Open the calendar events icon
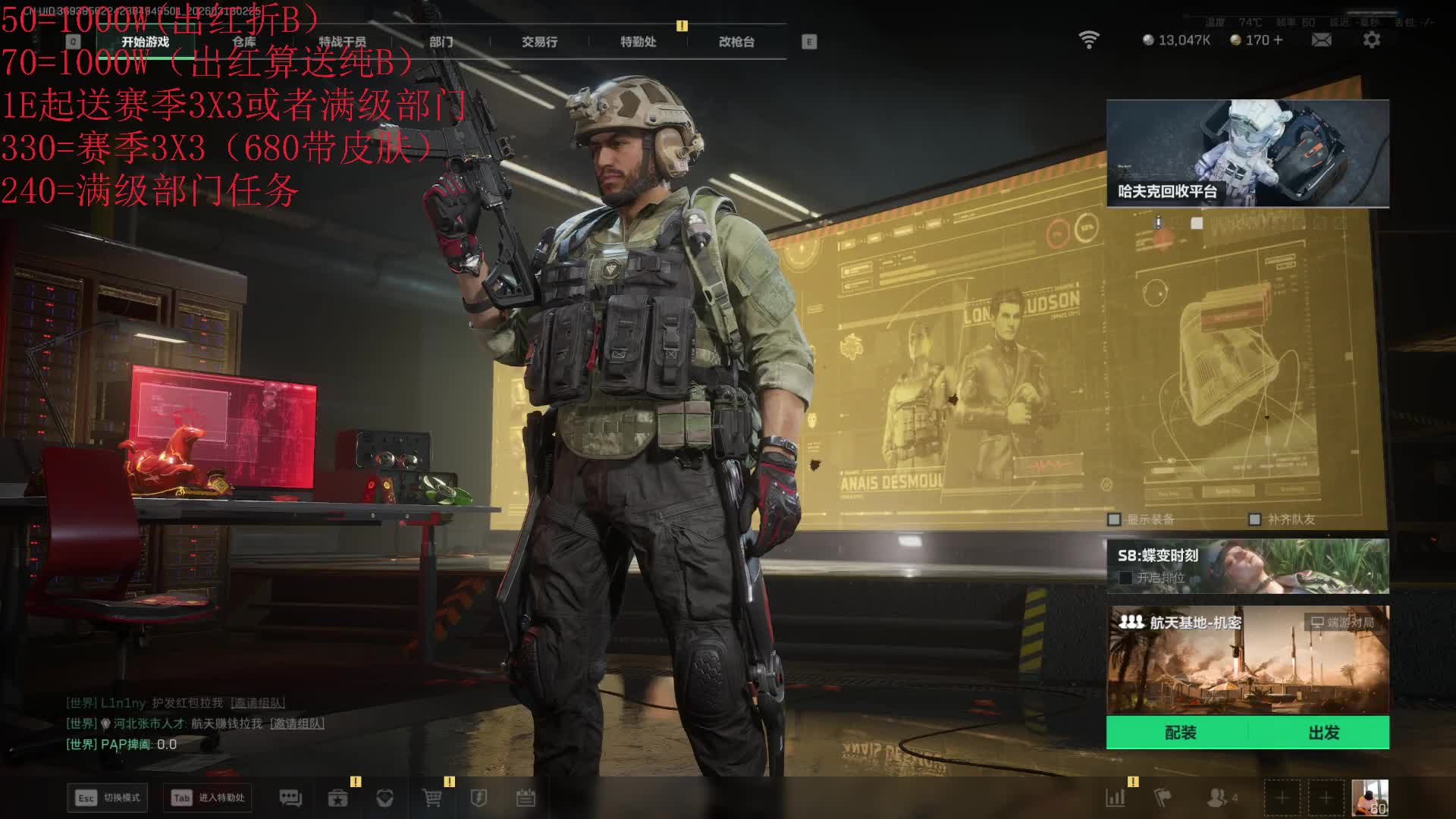1456x819 pixels. tap(526, 798)
